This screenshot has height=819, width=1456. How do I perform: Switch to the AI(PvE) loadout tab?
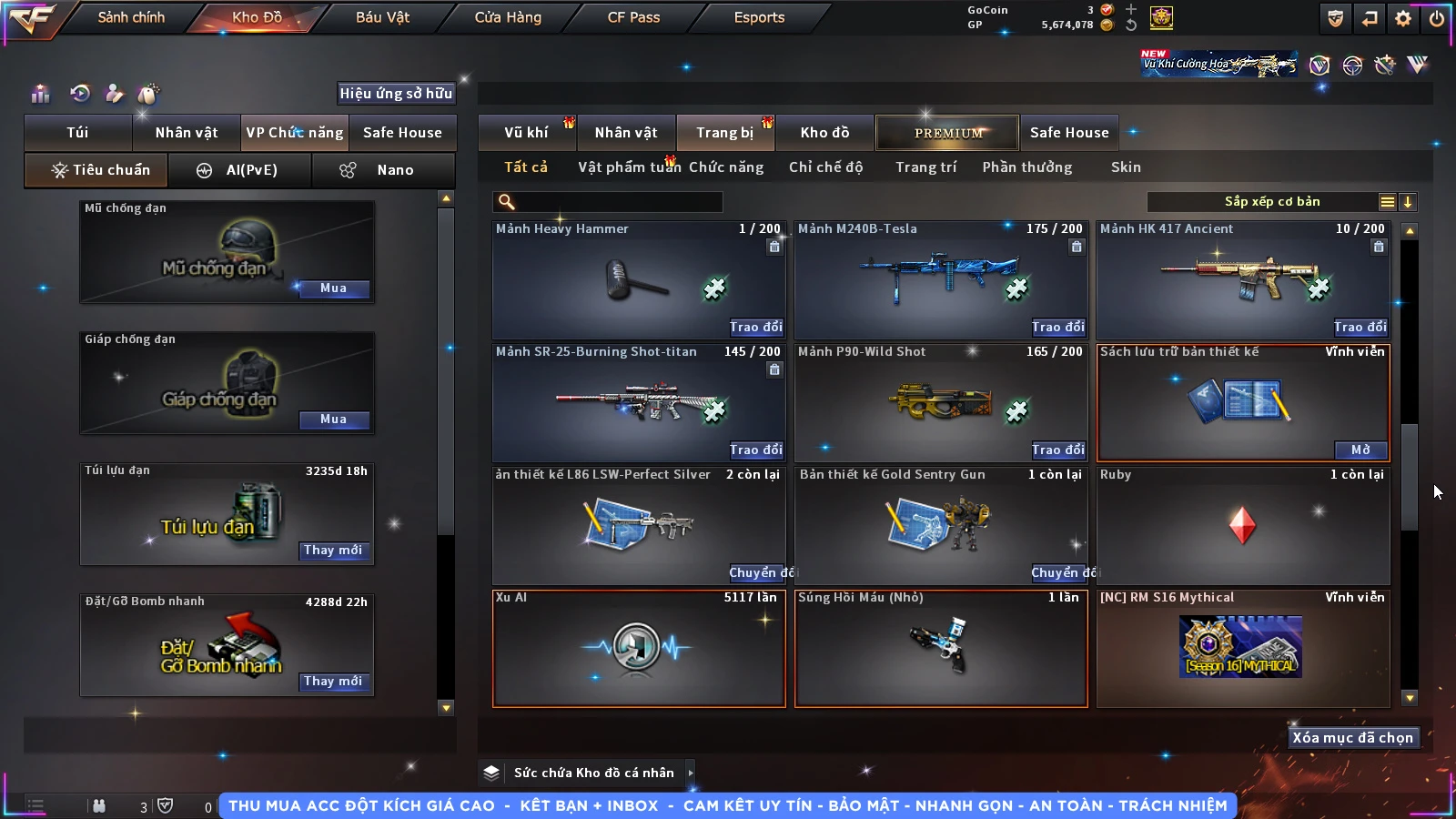[240, 170]
